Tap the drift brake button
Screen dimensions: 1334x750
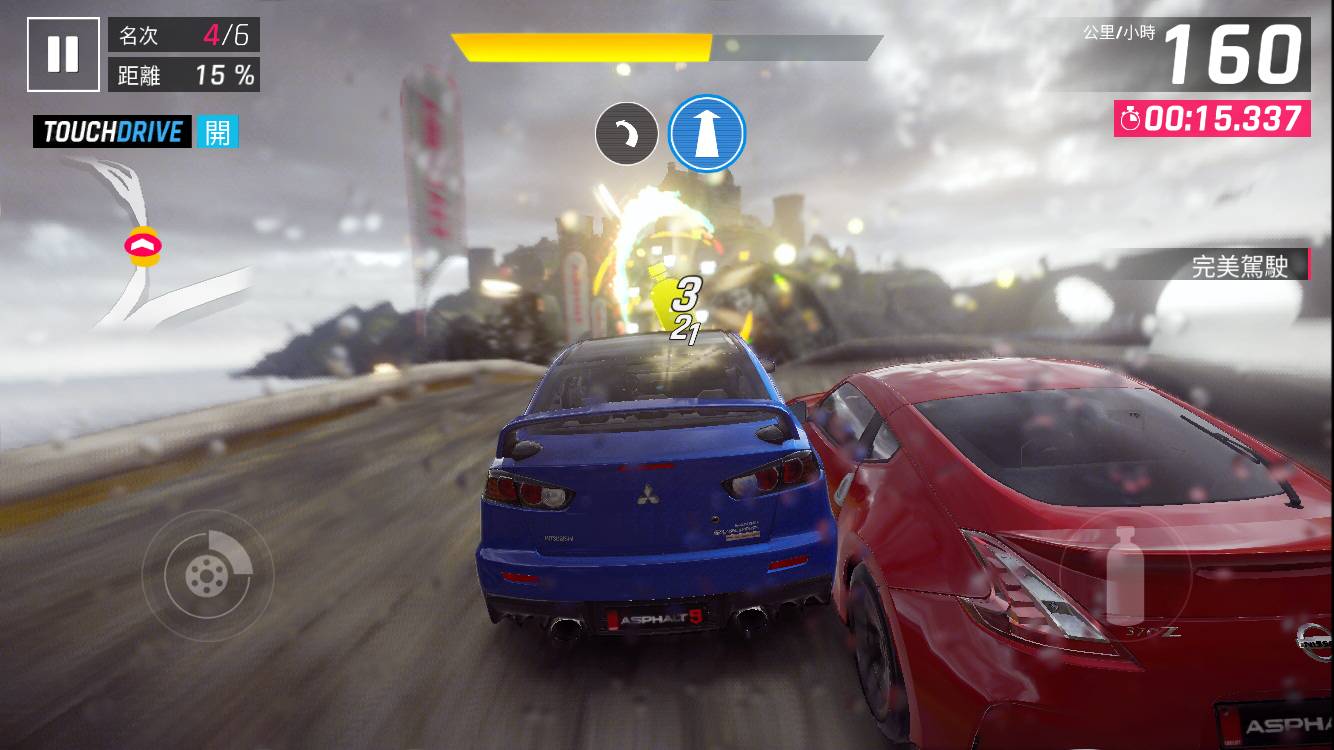pyautogui.click(x=208, y=574)
